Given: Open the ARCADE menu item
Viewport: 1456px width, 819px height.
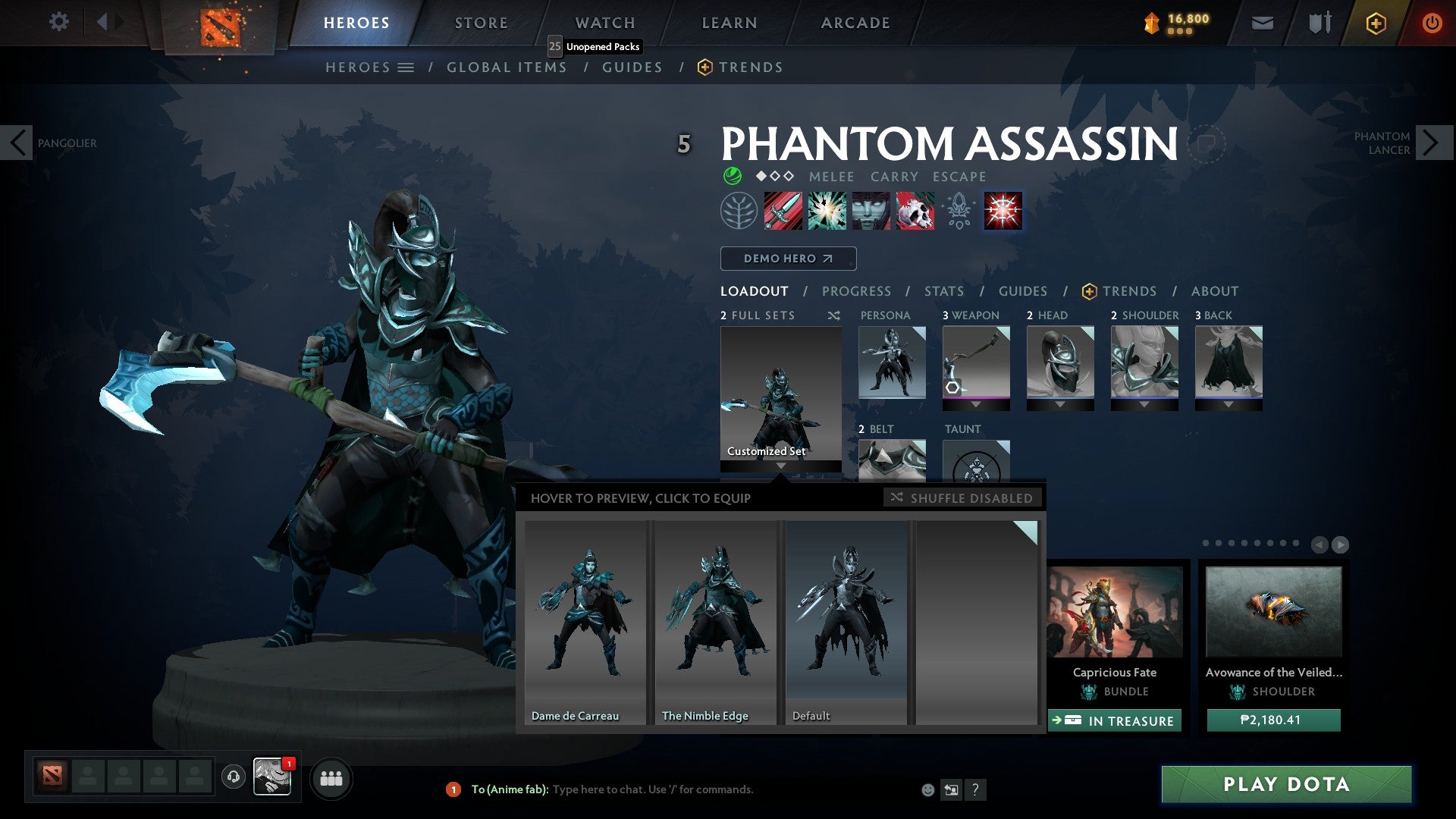Looking at the screenshot, I should 855,22.
